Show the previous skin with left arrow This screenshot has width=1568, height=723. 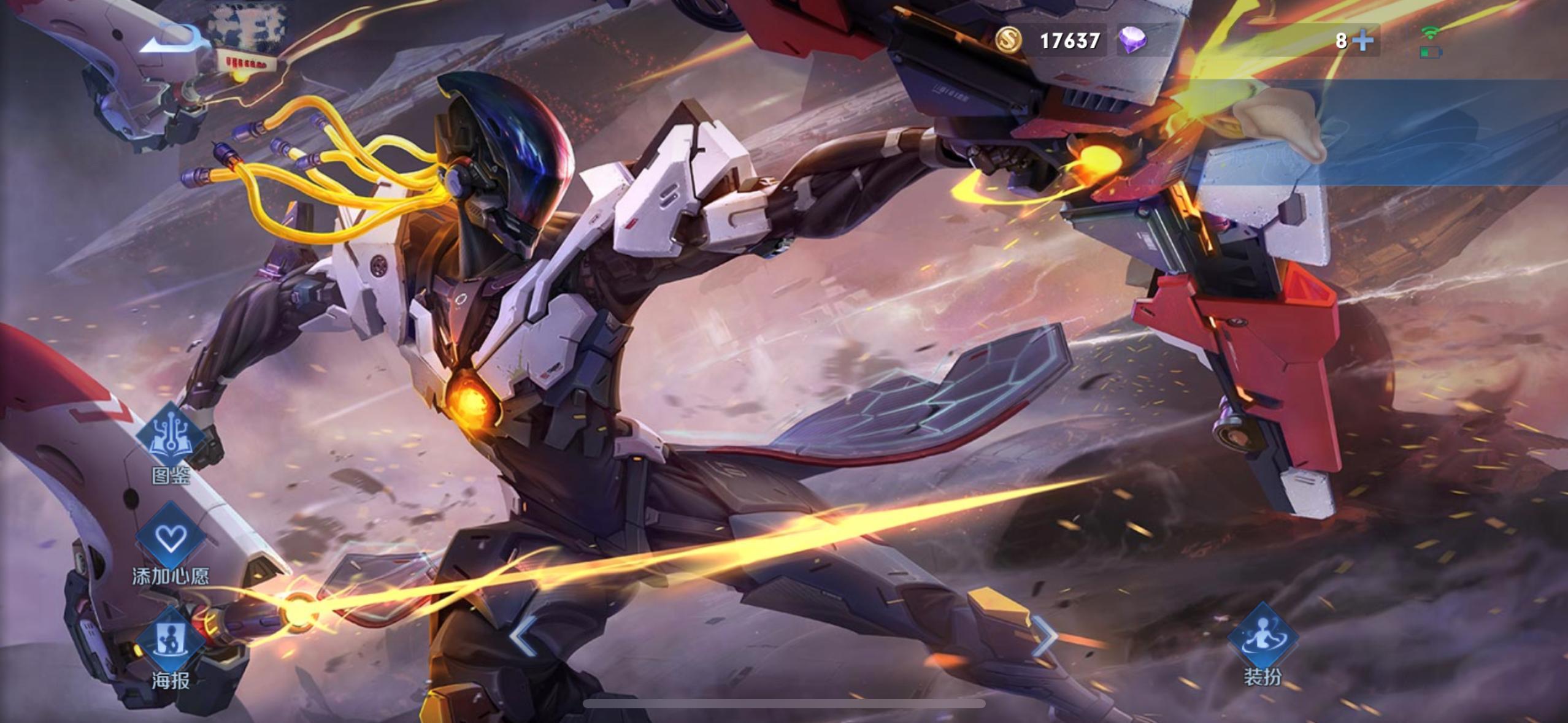click(x=523, y=637)
